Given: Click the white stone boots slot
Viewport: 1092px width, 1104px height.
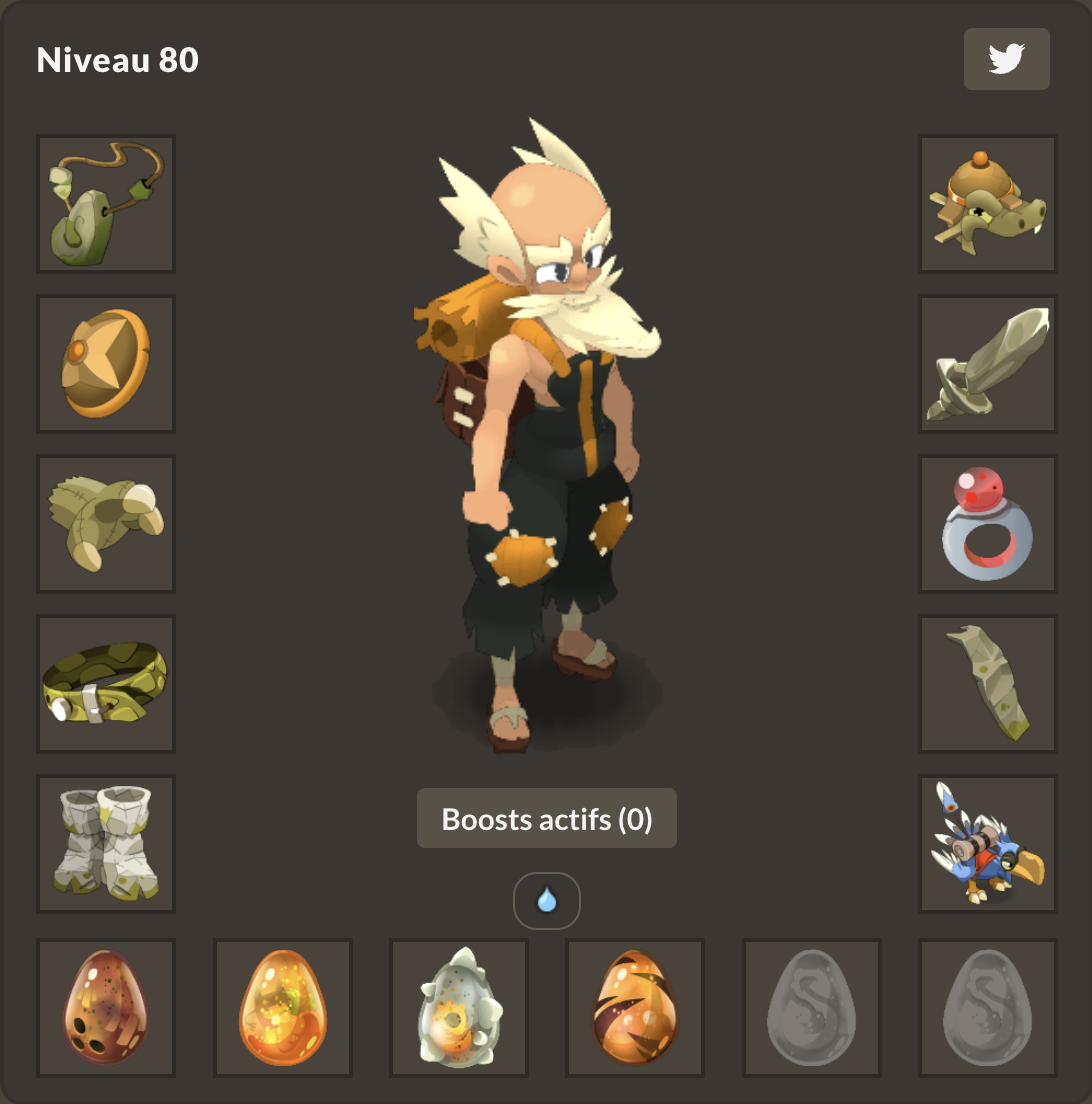Looking at the screenshot, I should (106, 844).
